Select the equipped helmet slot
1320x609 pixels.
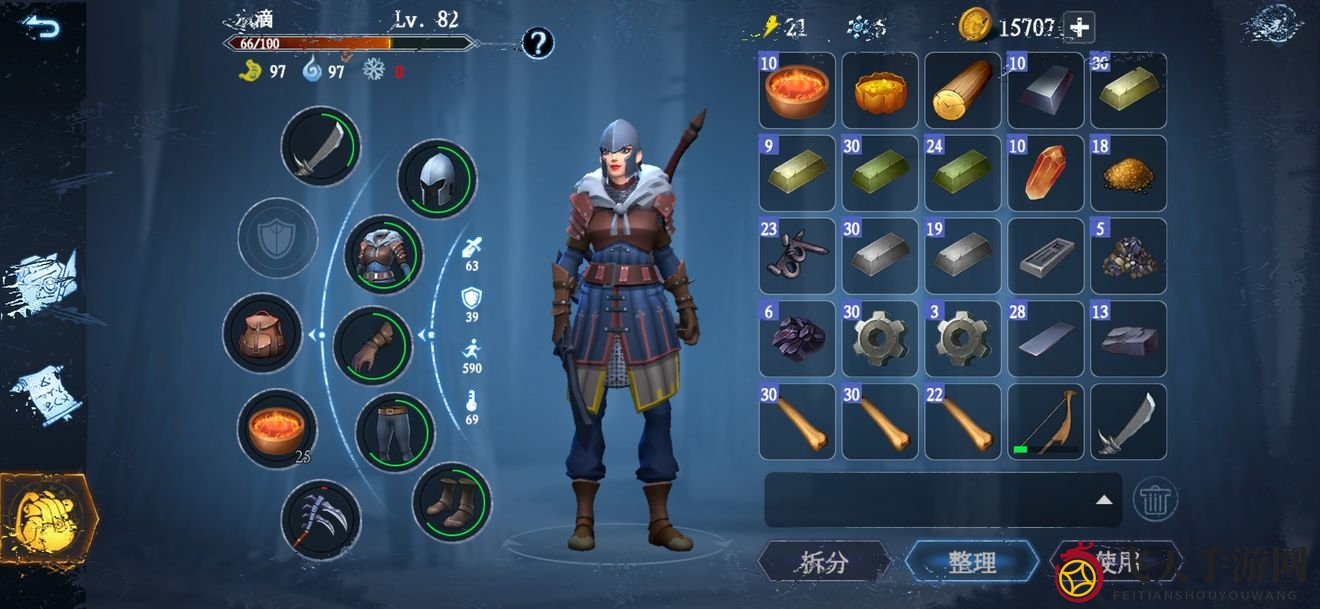click(x=437, y=180)
